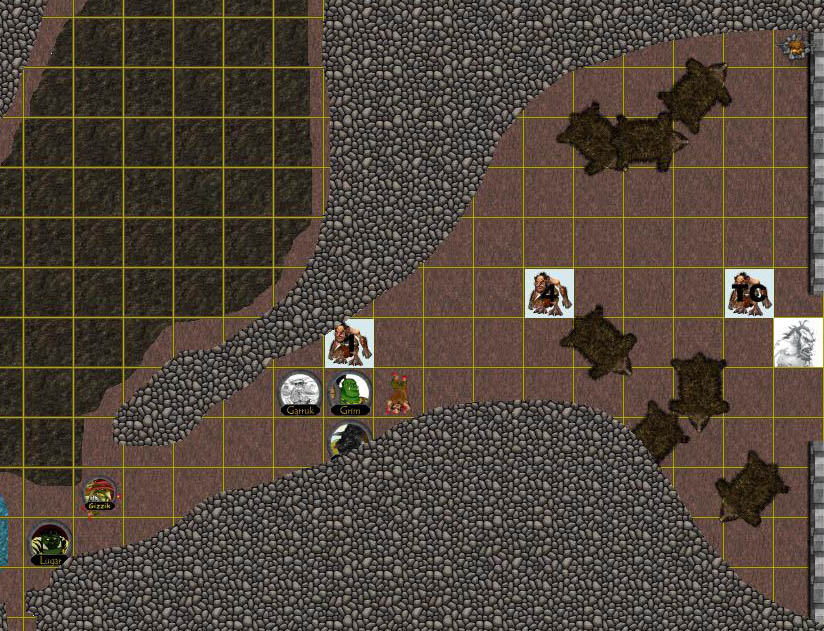Select the Lugar token beside the water
This screenshot has height=631, width=824.
pyautogui.click(x=50, y=543)
